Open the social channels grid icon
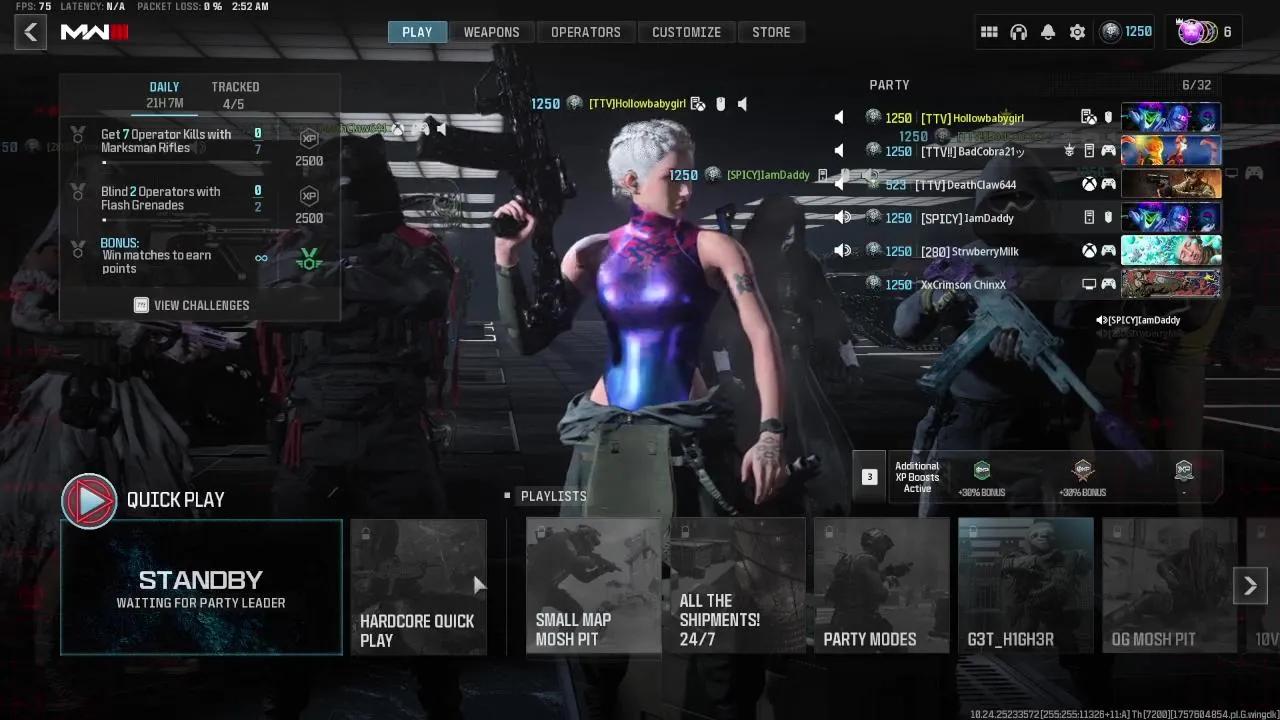This screenshot has height=720, width=1280. pyautogui.click(x=989, y=31)
